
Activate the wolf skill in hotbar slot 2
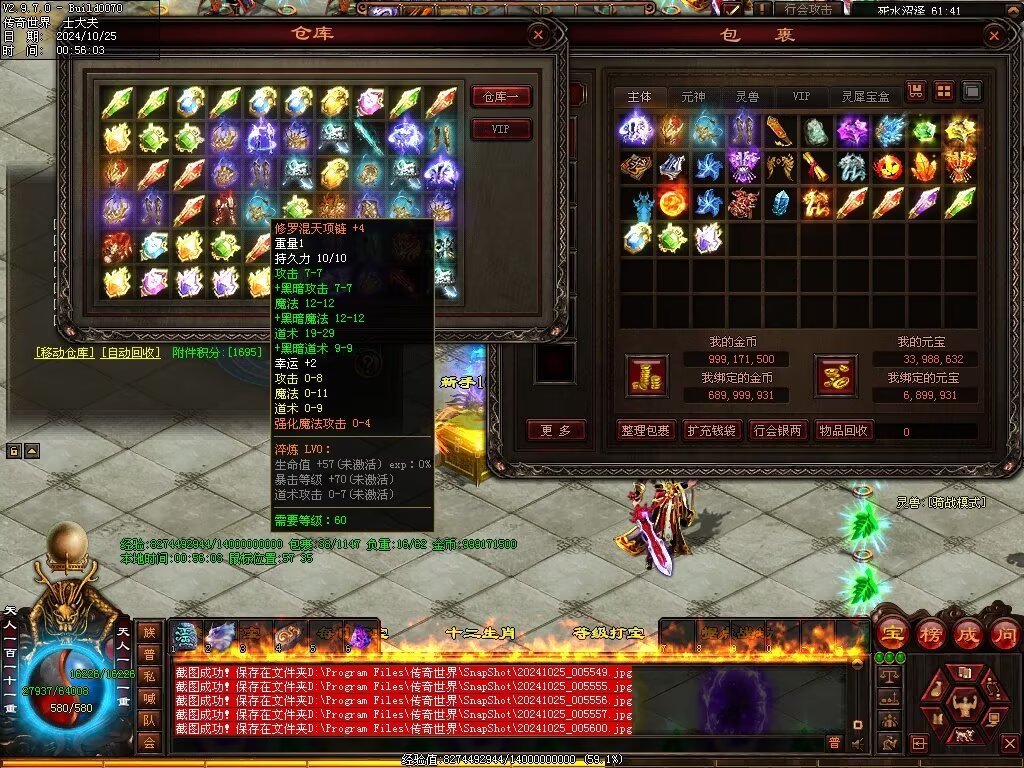click(220, 636)
